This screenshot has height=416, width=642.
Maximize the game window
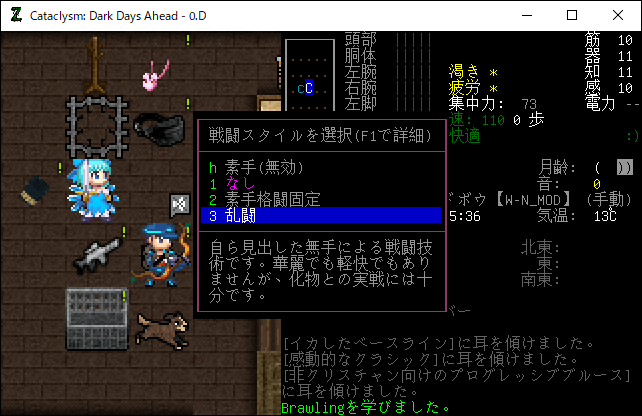pyautogui.click(x=573, y=15)
